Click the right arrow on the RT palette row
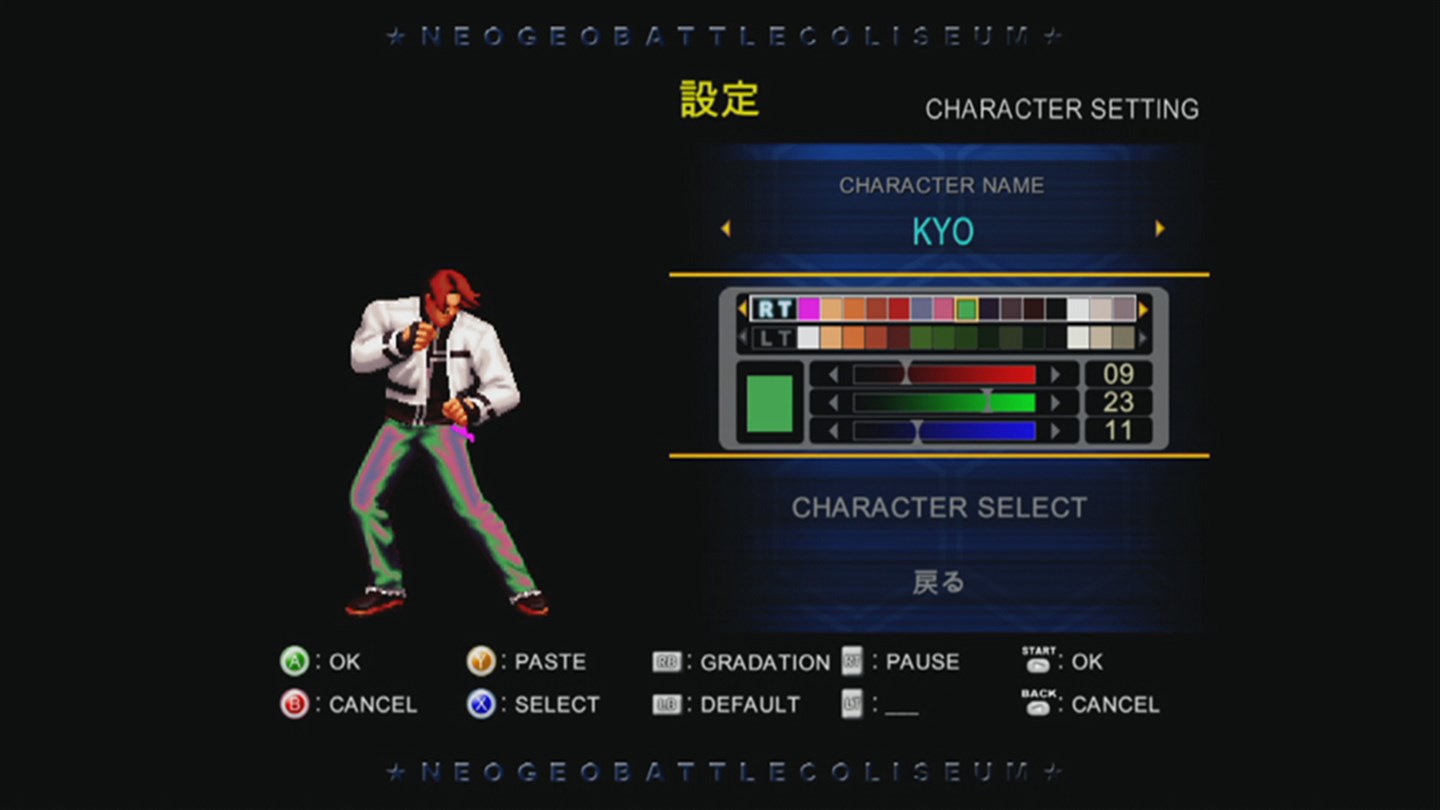 1142,309
